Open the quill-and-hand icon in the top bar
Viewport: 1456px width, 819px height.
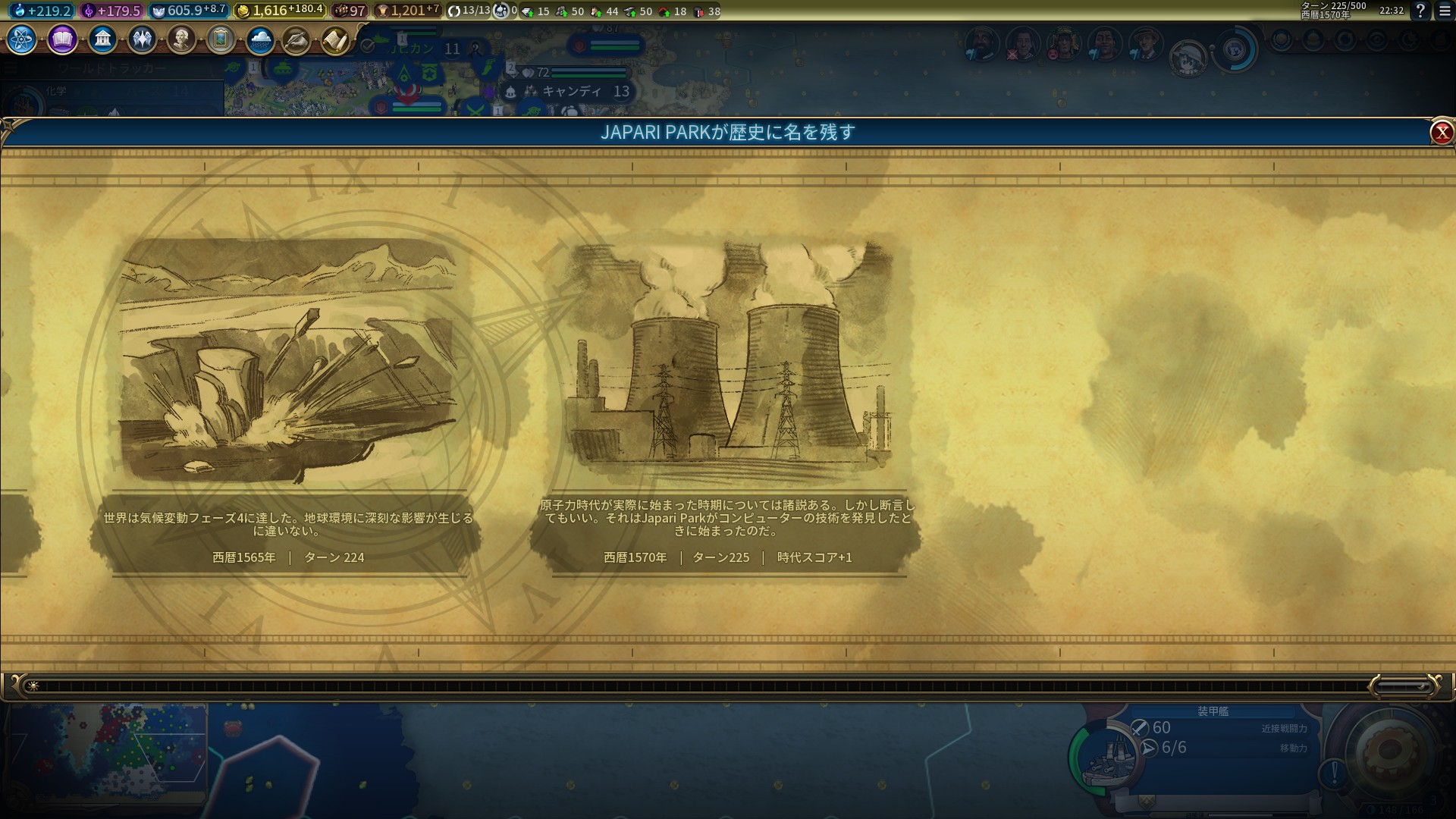[x=297, y=40]
